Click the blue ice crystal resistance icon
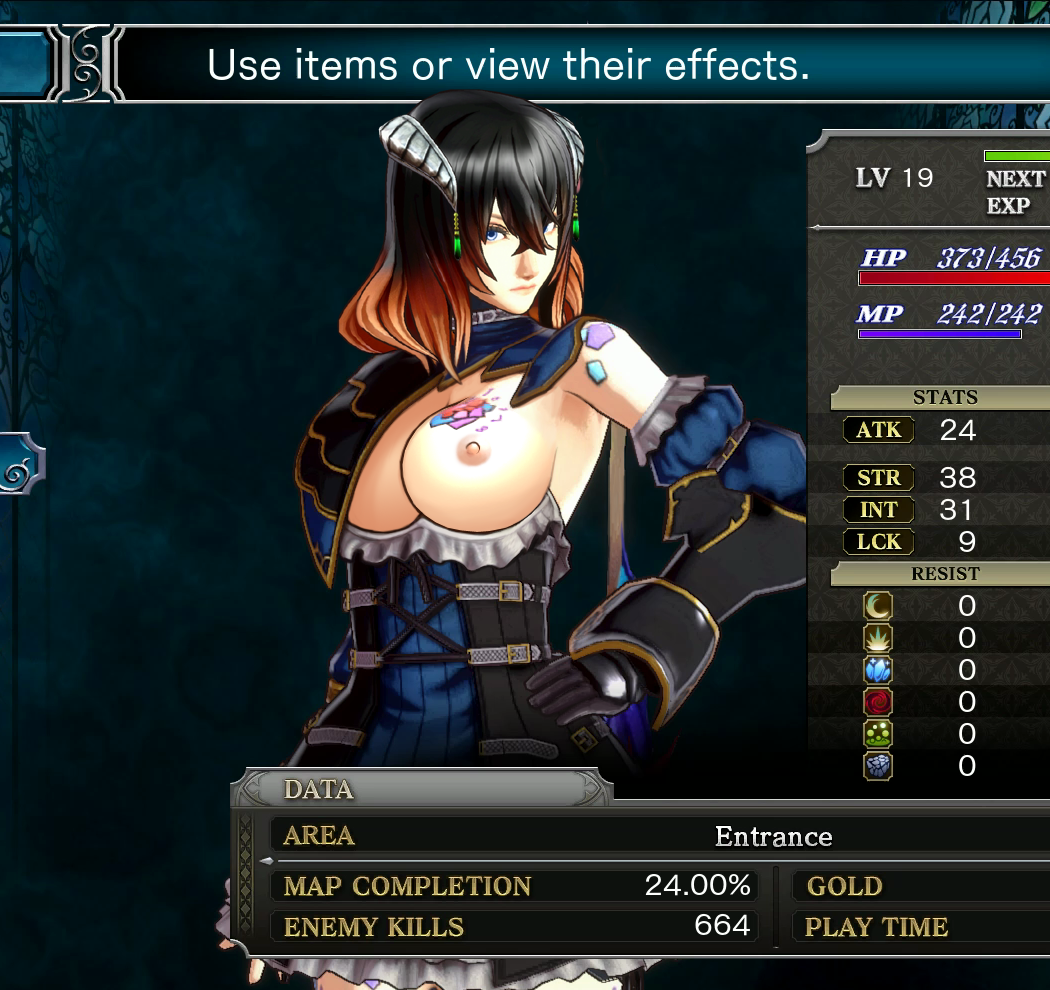The height and width of the screenshot is (990, 1050). click(878, 670)
